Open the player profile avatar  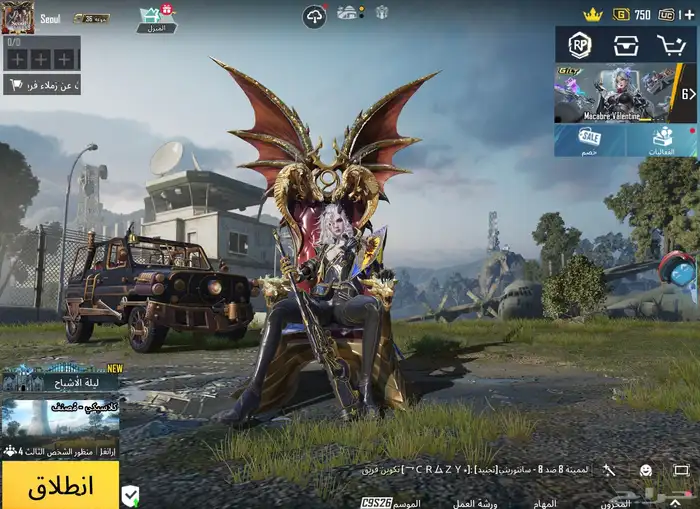pyautogui.click(x=18, y=17)
